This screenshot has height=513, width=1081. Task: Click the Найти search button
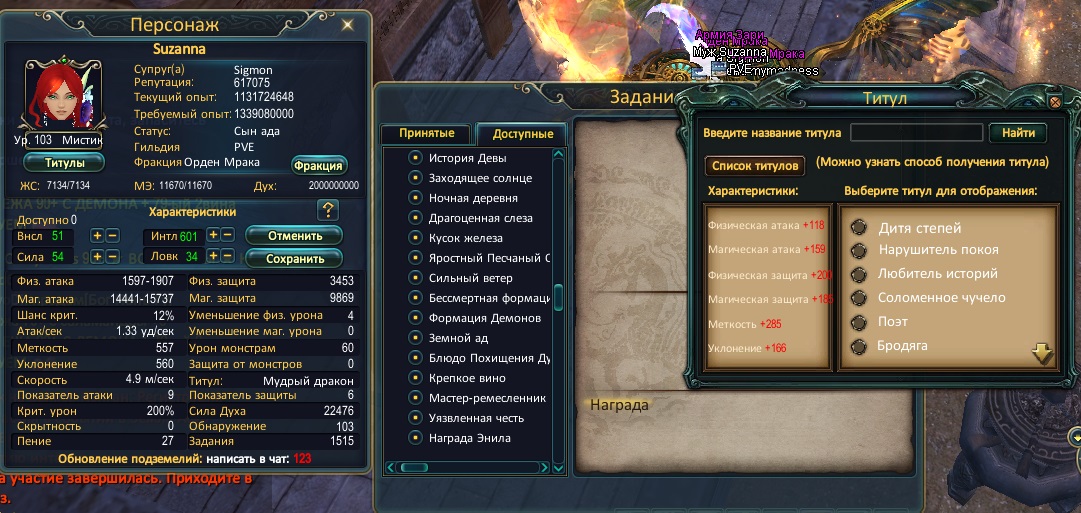1018,133
